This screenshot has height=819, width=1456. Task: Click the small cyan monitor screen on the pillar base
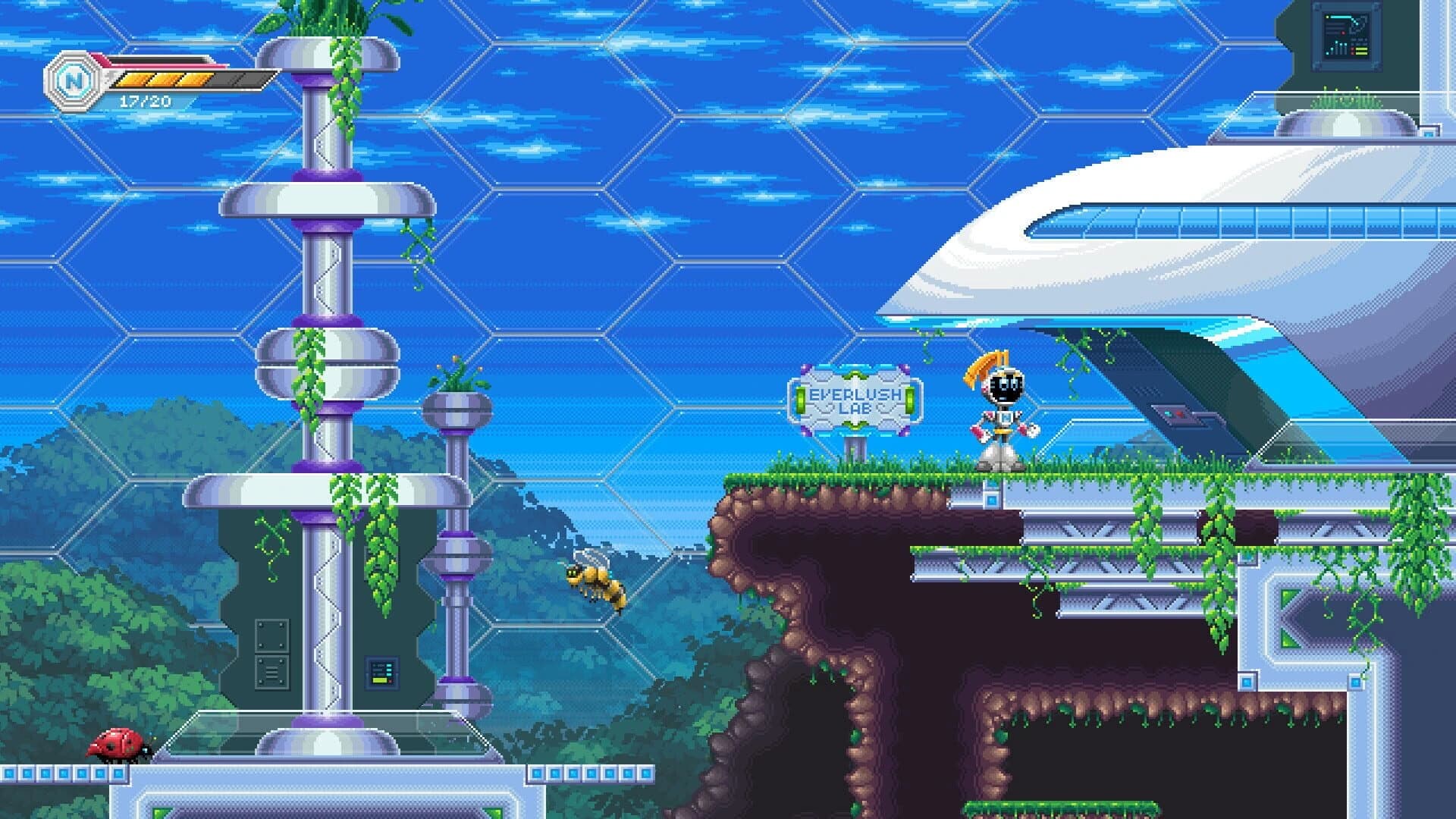pos(381,672)
